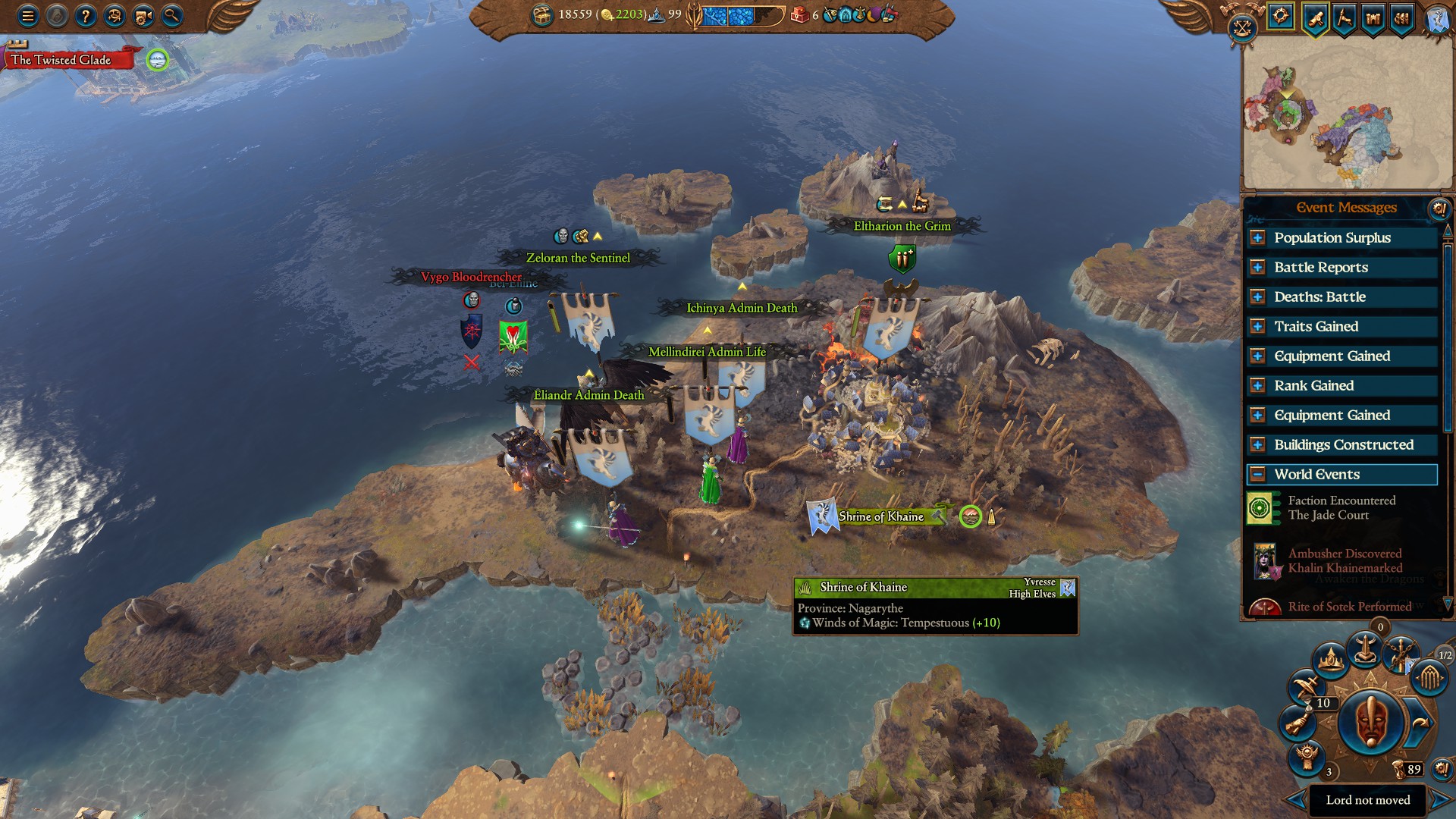Screen dimensions: 1456x819
Task: Go to next 'Lord not moved' notification
Action: coord(1440,799)
